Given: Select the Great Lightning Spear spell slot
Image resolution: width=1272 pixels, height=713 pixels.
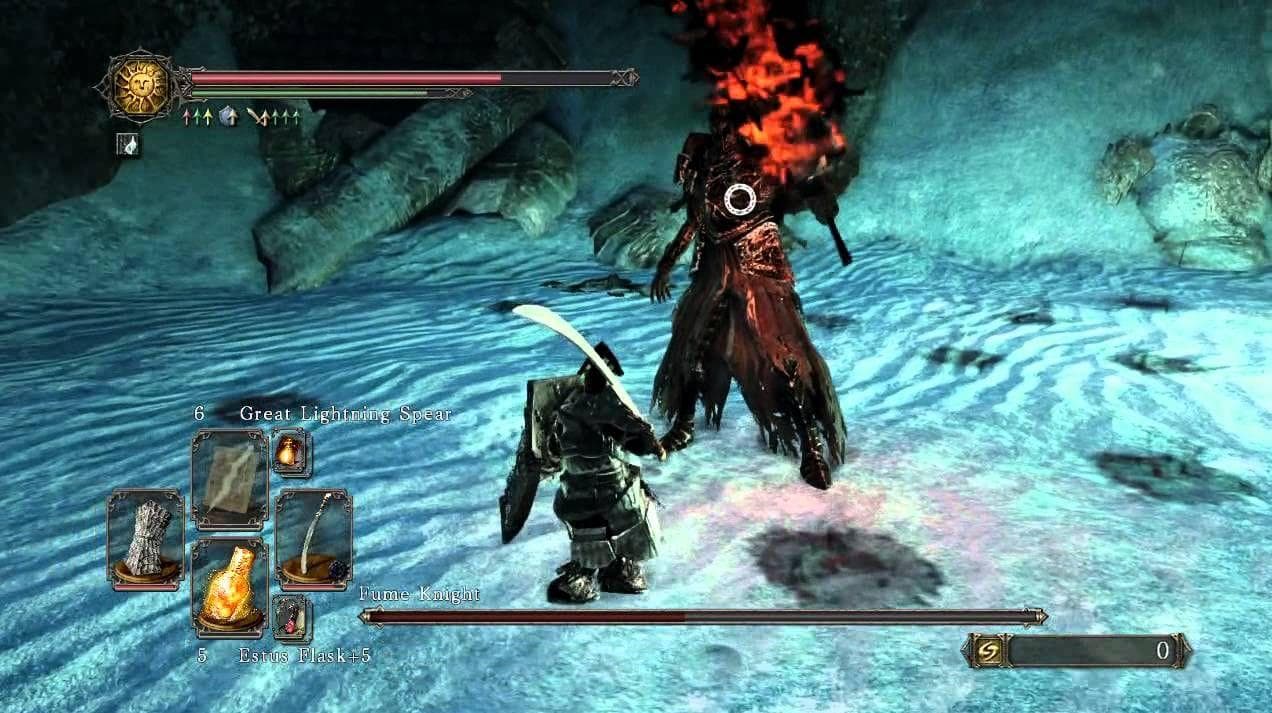Looking at the screenshot, I should click(229, 479).
